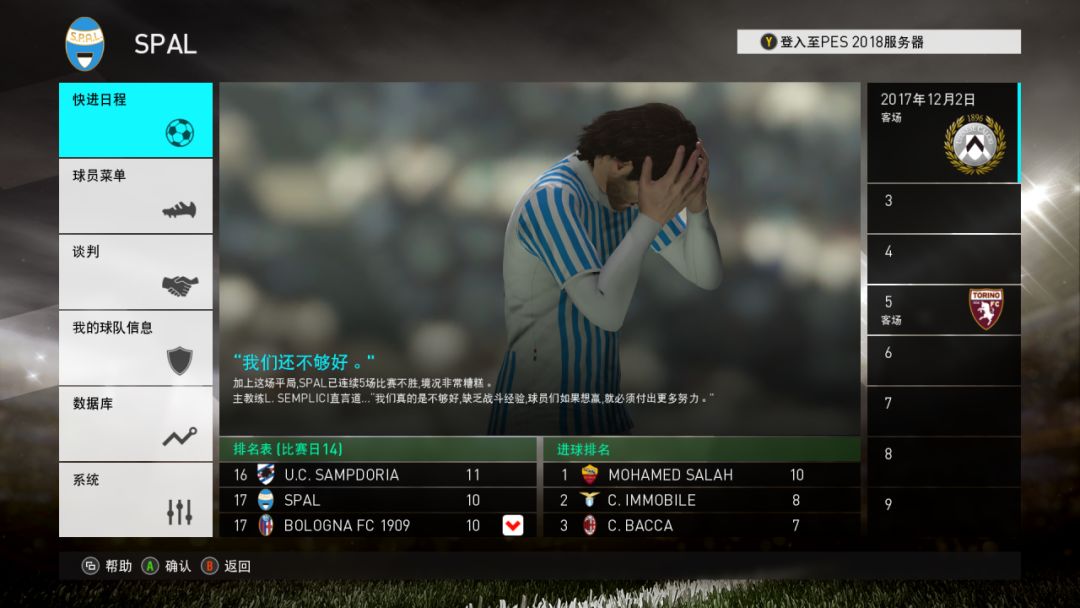The height and width of the screenshot is (608, 1080).
Task: Select calendar day 9
Action: (943, 510)
